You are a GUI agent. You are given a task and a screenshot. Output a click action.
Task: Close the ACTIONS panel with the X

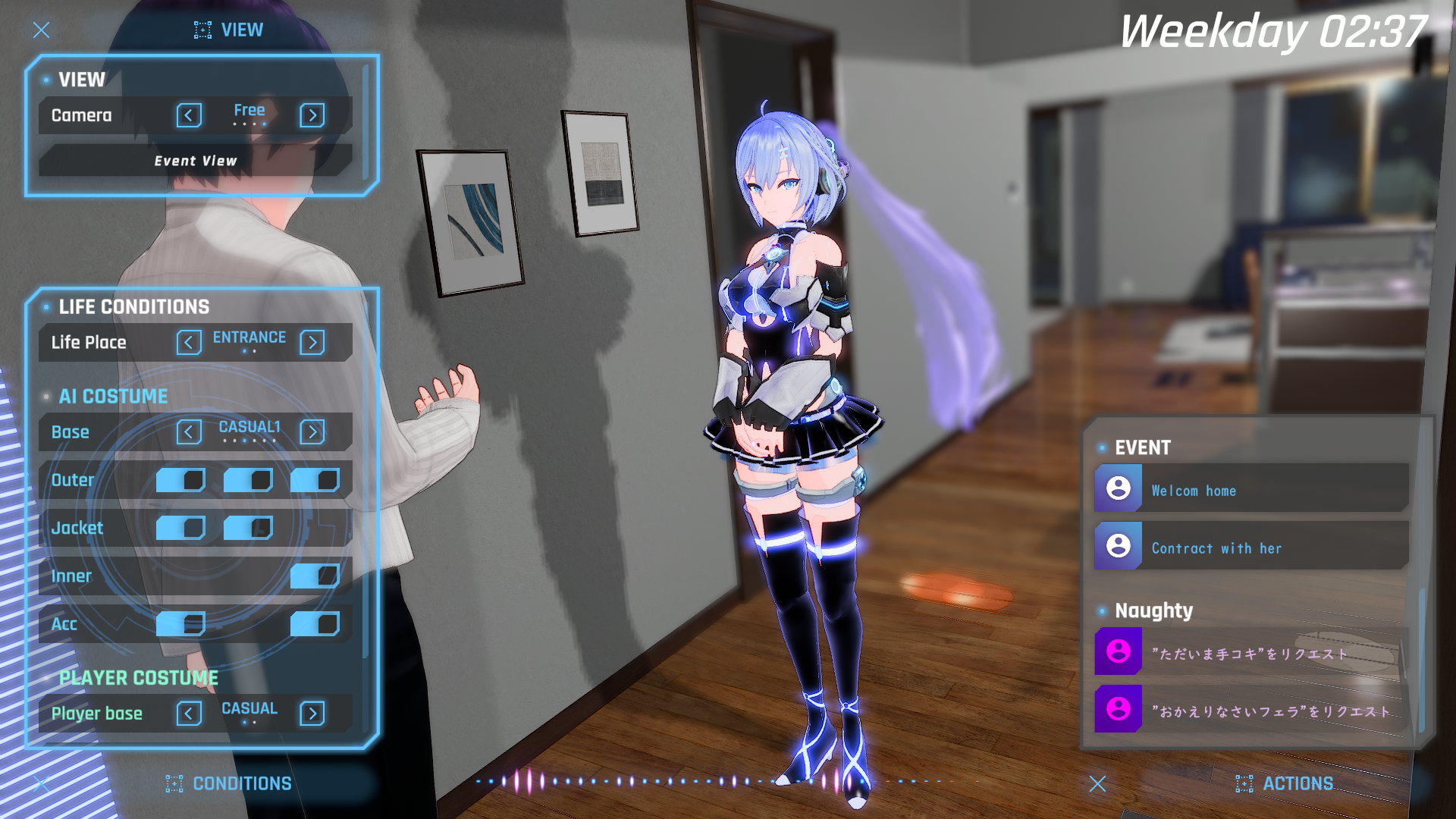point(1097,783)
